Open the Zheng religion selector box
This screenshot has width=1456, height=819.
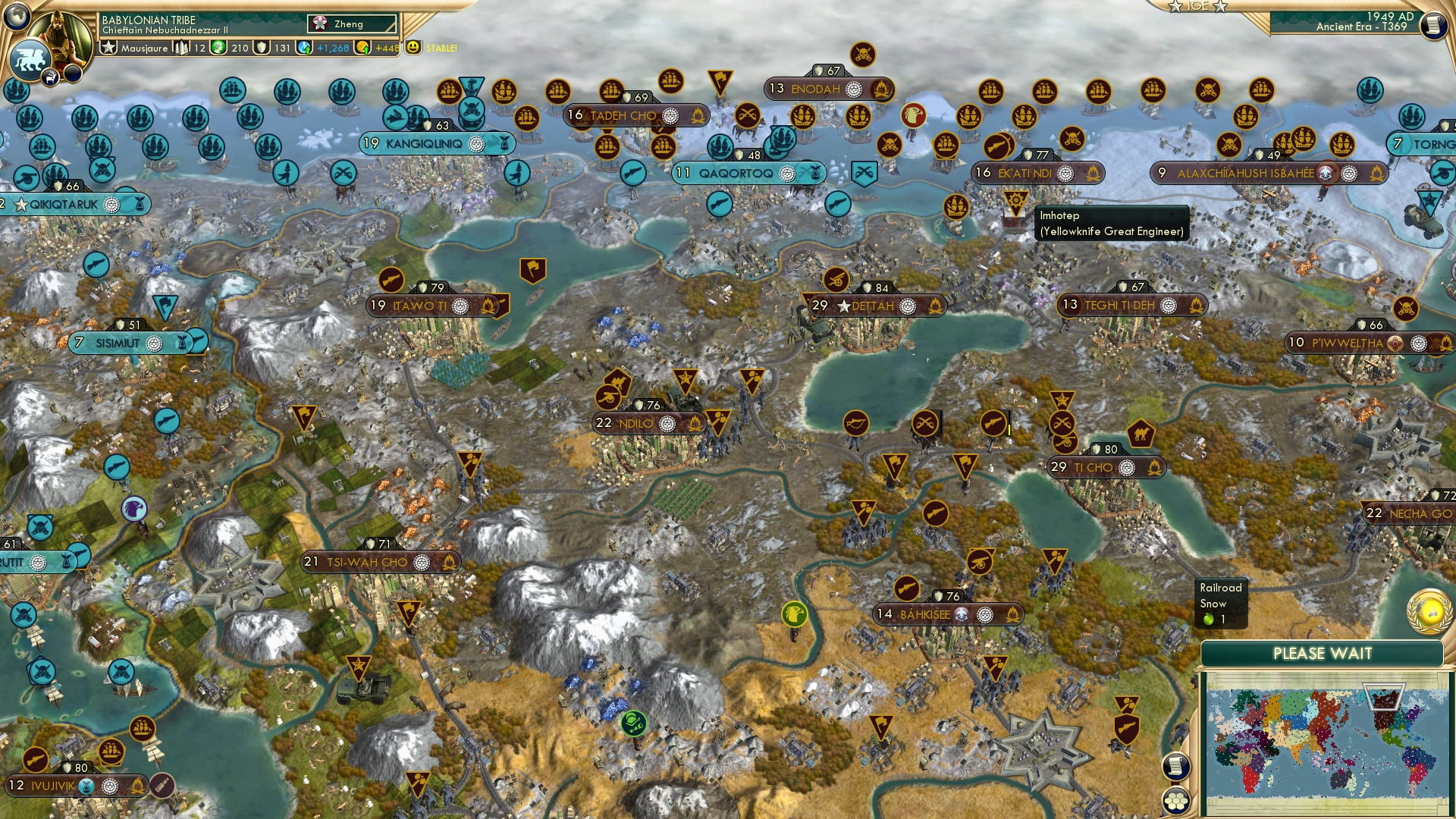point(353,24)
